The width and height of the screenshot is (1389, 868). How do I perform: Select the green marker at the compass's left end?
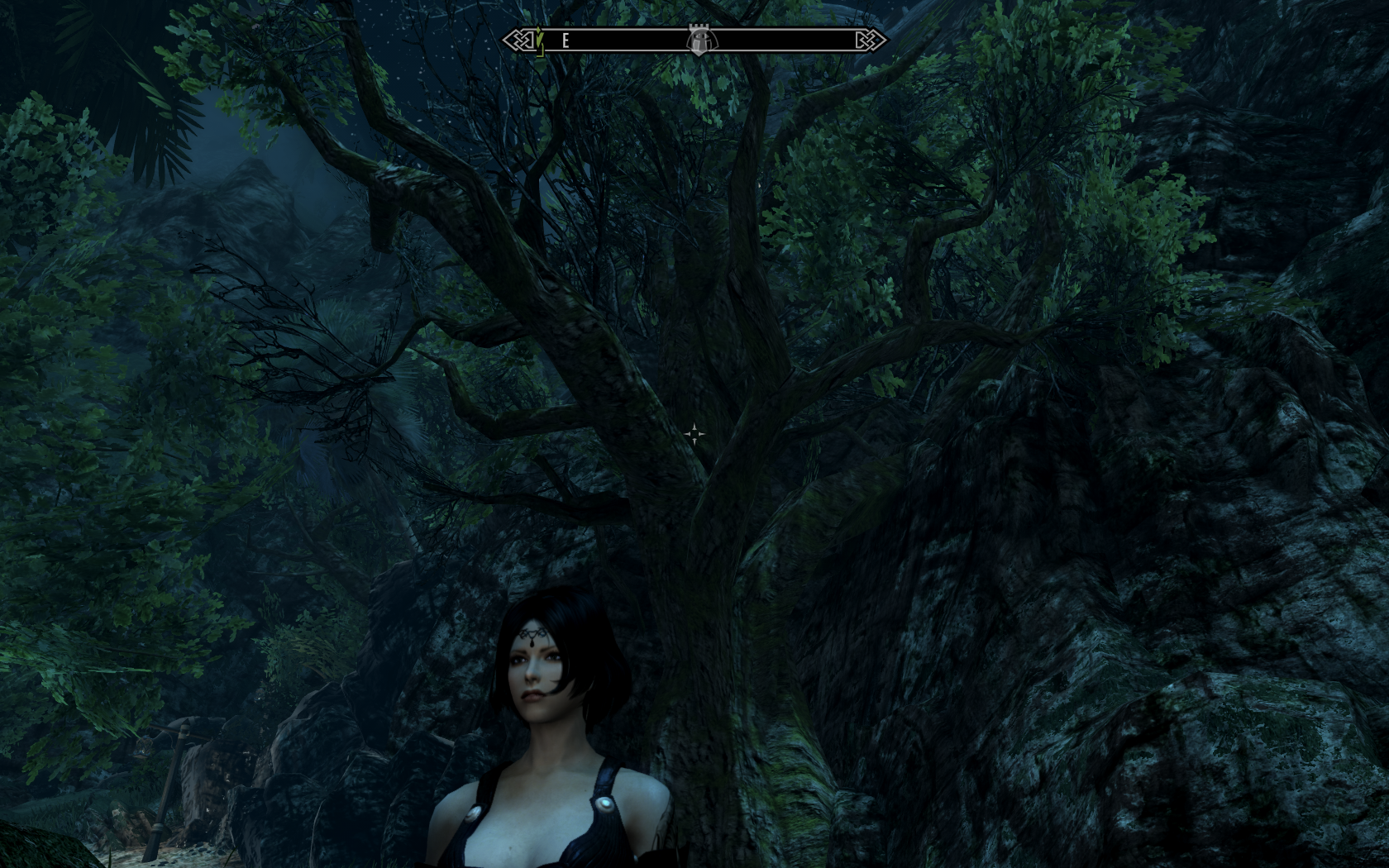[539, 41]
